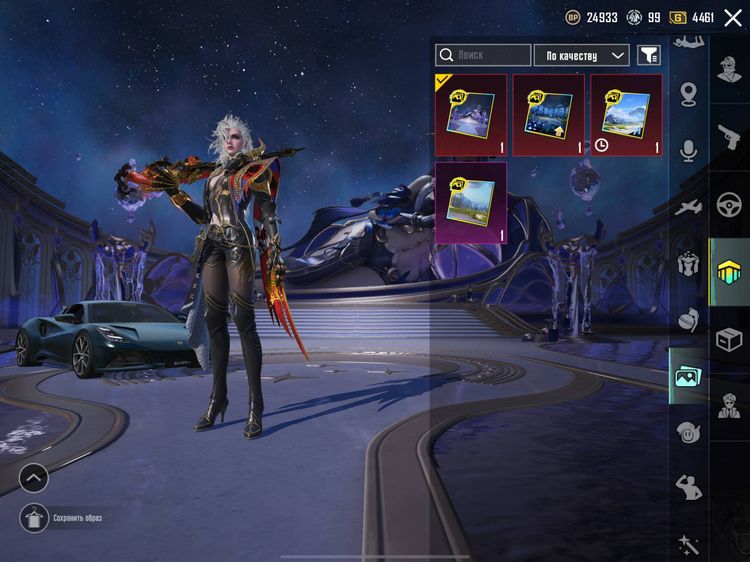Choose the starry blue background with arrow
The height and width of the screenshot is (562, 750).
[x=548, y=115]
